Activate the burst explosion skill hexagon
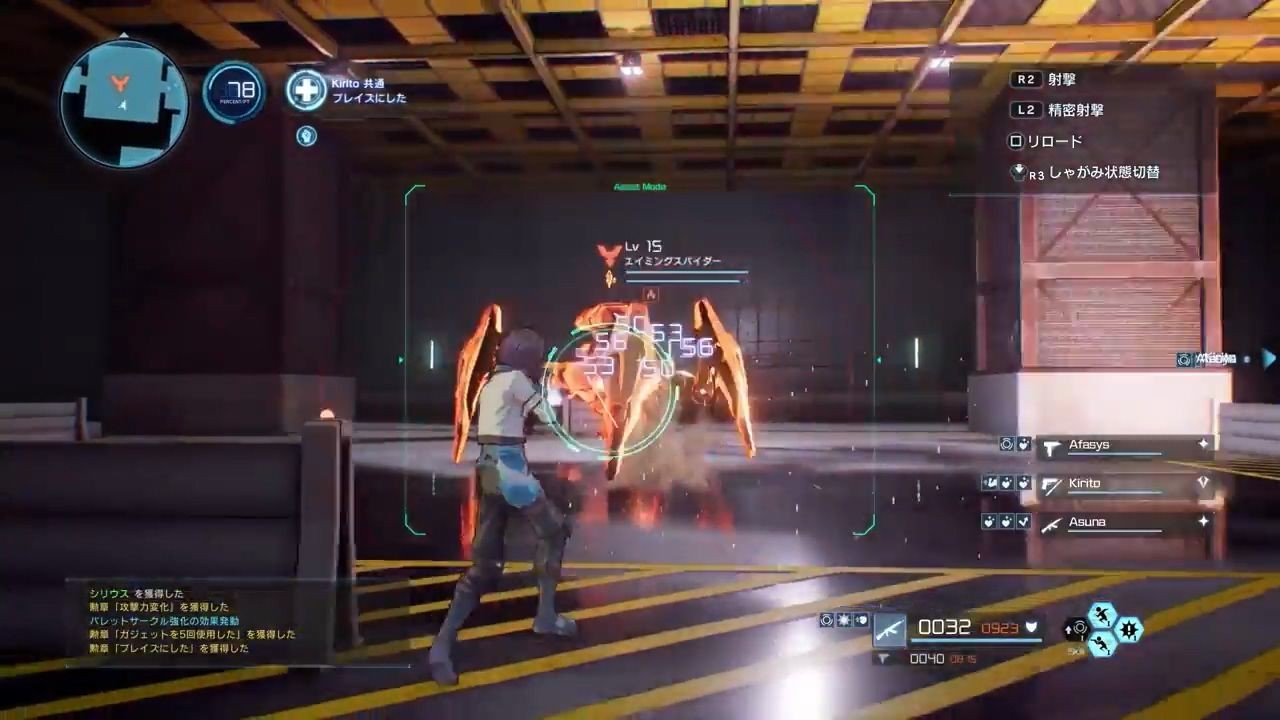The width and height of the screenshot is (1280, 720). click(x=1129, y=630)
